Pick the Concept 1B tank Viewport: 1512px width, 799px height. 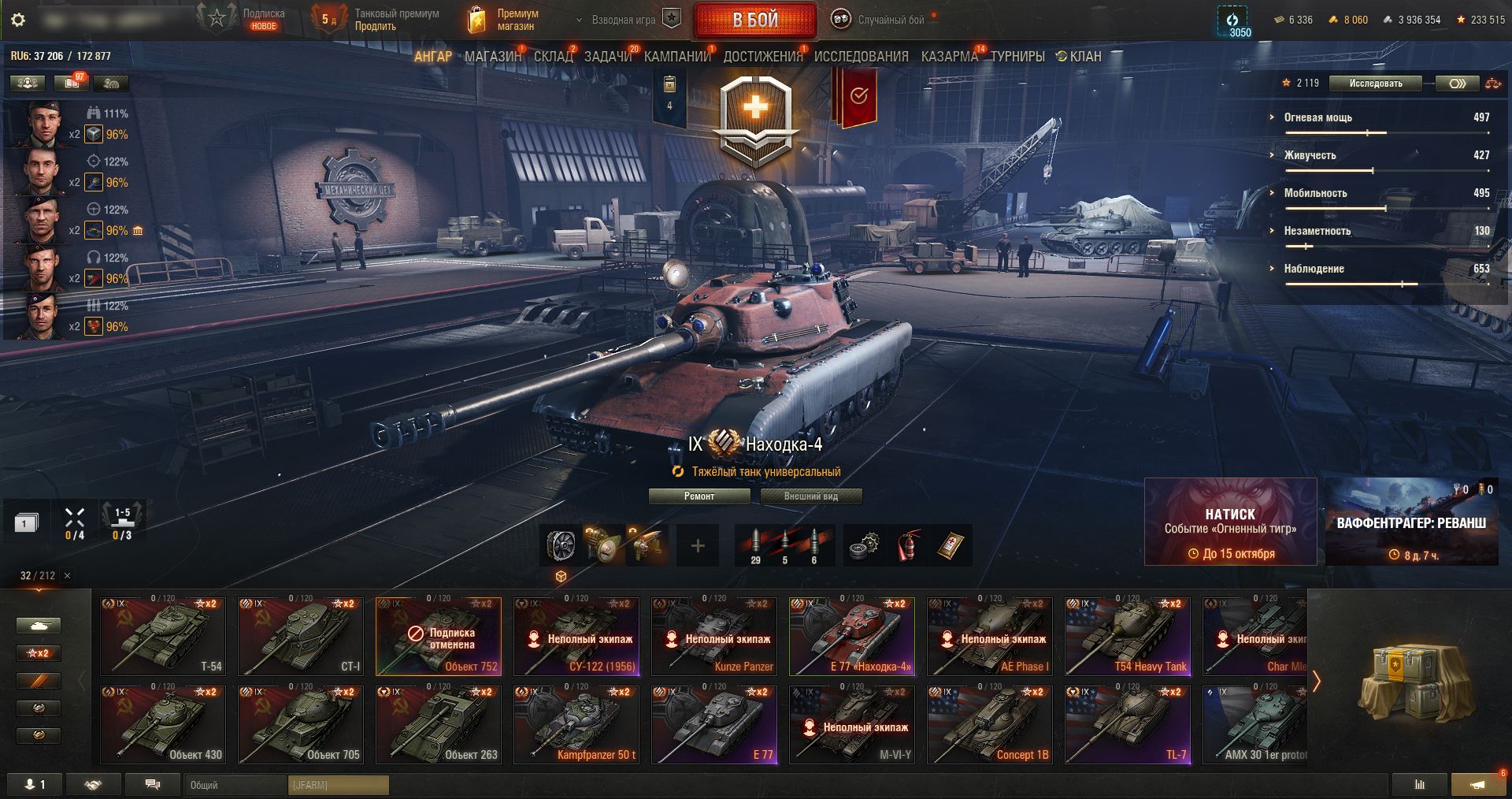coord(990,725)
